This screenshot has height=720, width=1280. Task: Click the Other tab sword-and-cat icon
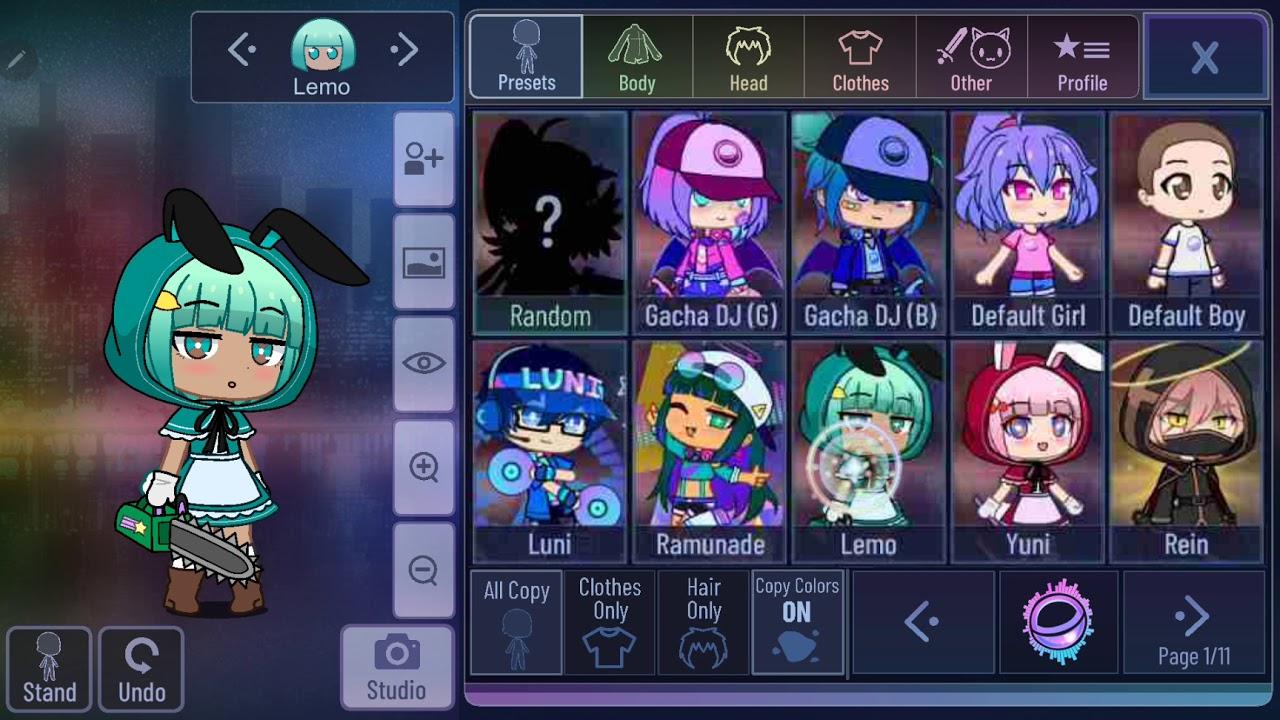coord(971,55)
